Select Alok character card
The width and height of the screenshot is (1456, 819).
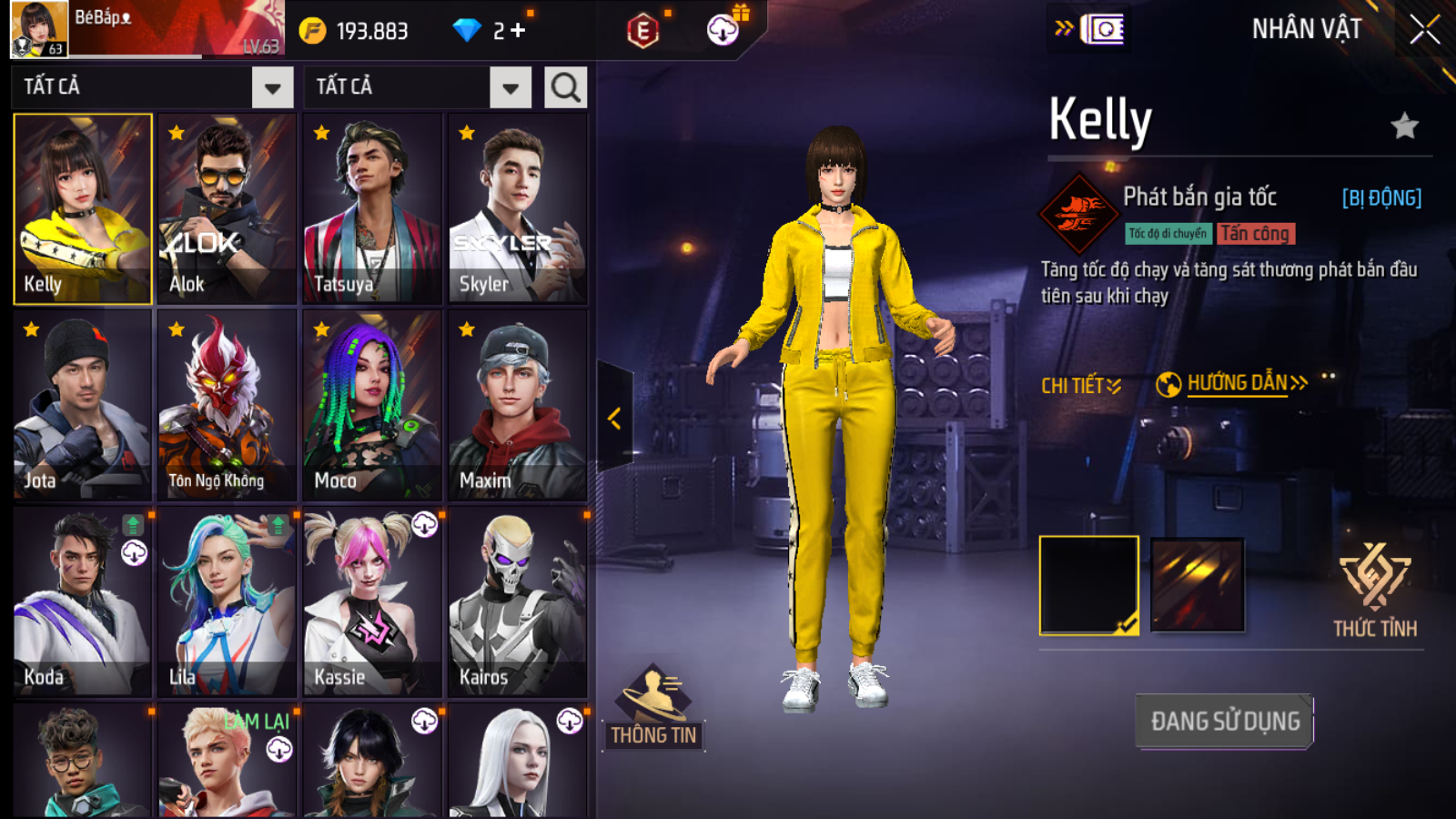227,208
